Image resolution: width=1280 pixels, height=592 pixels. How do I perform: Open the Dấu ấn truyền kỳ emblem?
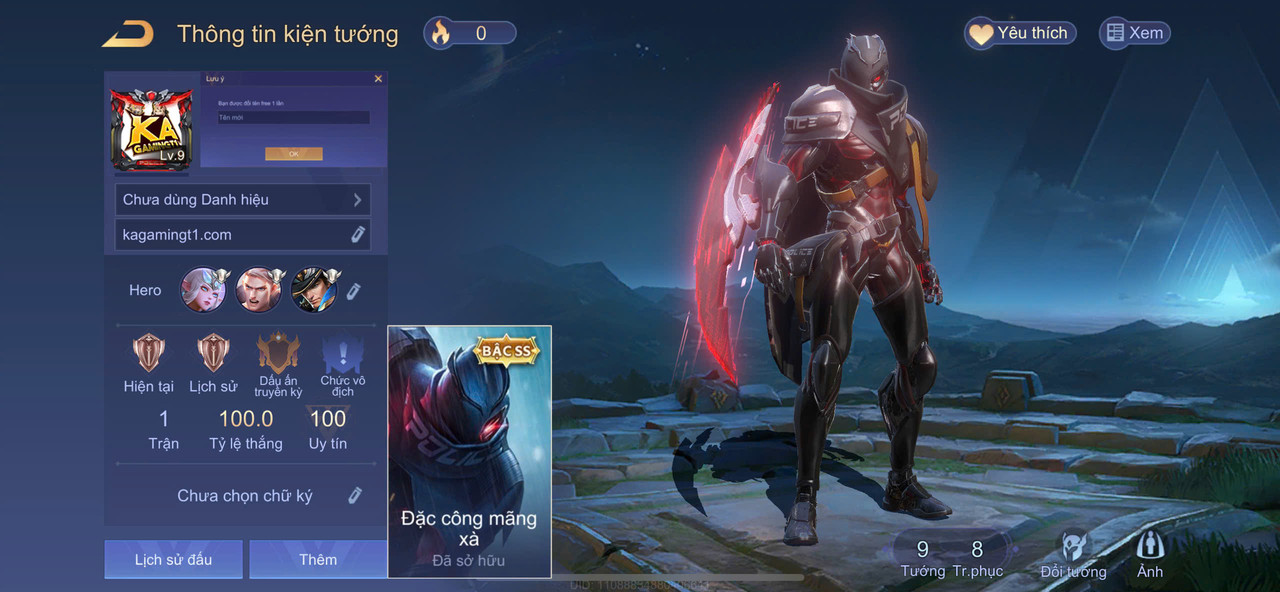(x=278, y=353)
